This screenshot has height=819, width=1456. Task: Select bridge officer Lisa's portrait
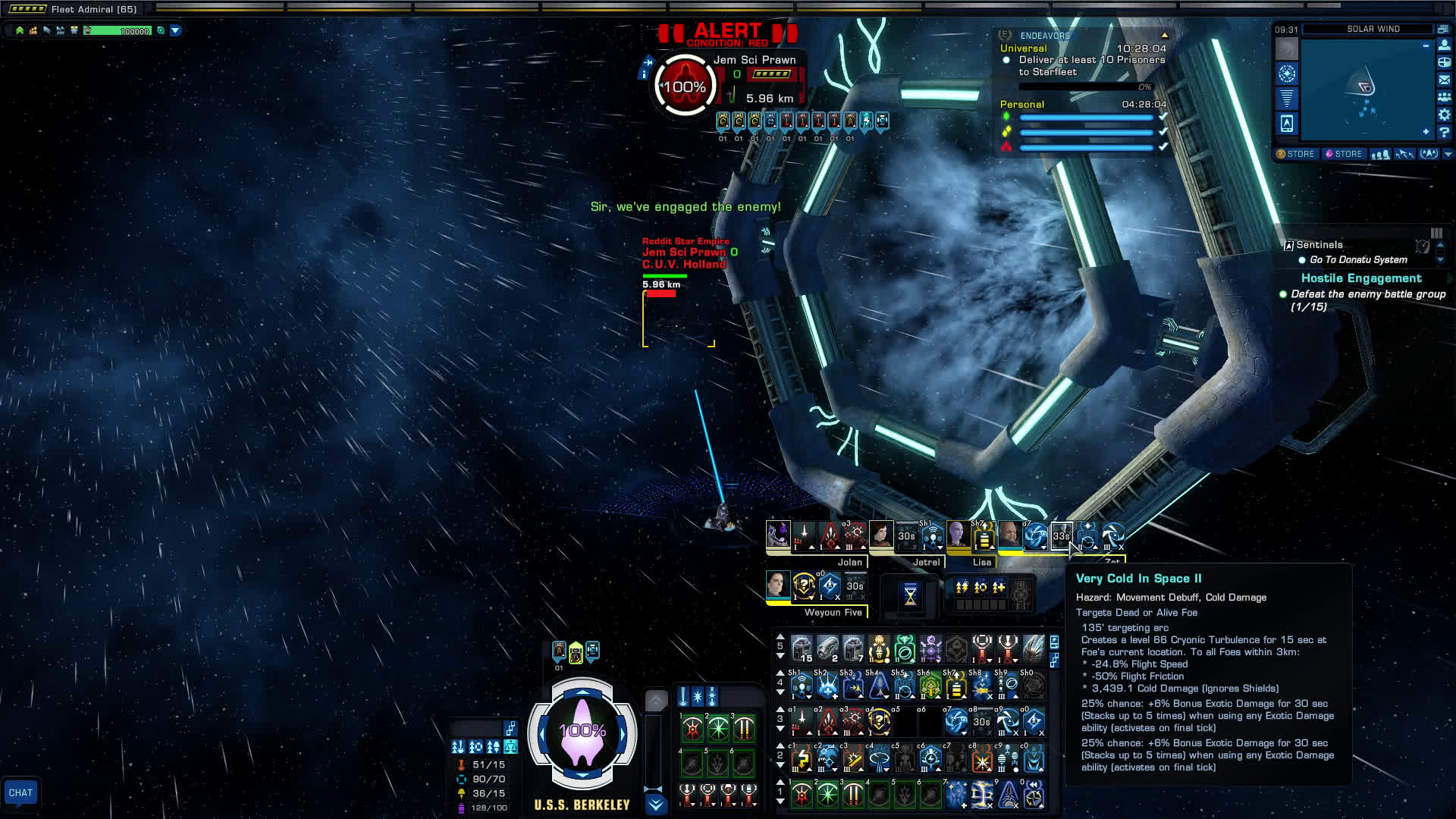pyautogui.click(x=958, y=535)
